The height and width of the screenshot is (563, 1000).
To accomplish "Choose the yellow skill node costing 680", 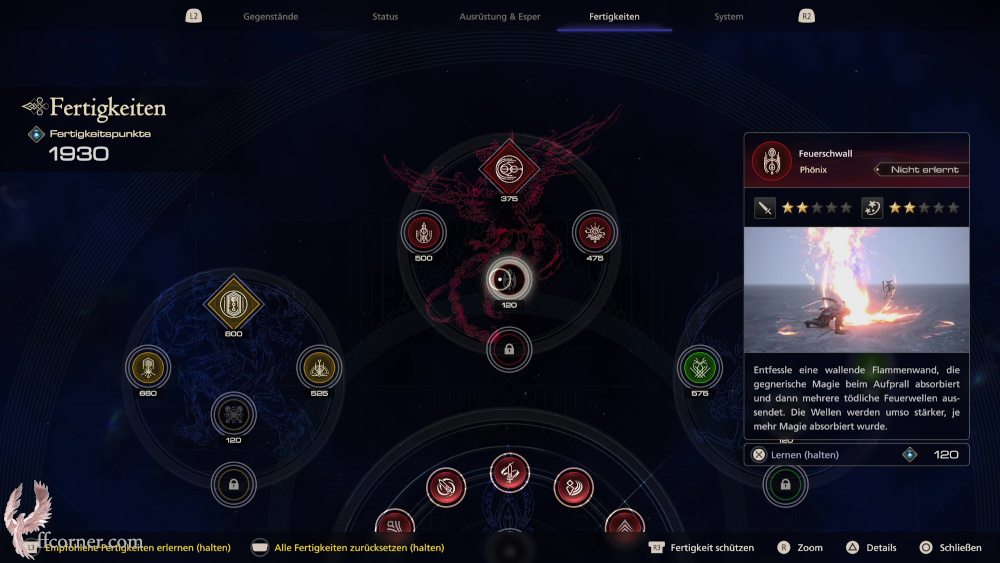I will (148, 368).
